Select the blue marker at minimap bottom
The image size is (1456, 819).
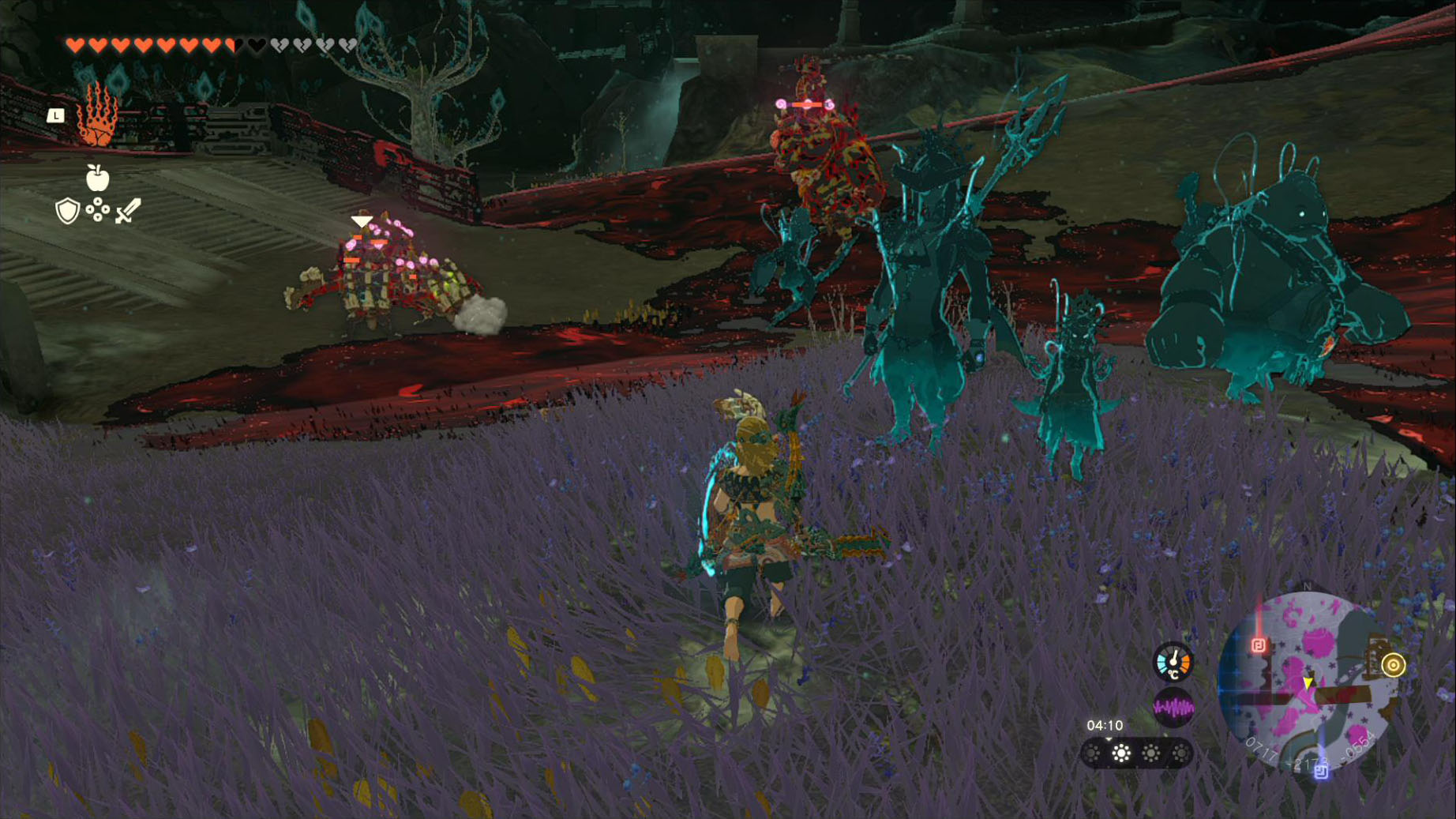point(1321,772)
